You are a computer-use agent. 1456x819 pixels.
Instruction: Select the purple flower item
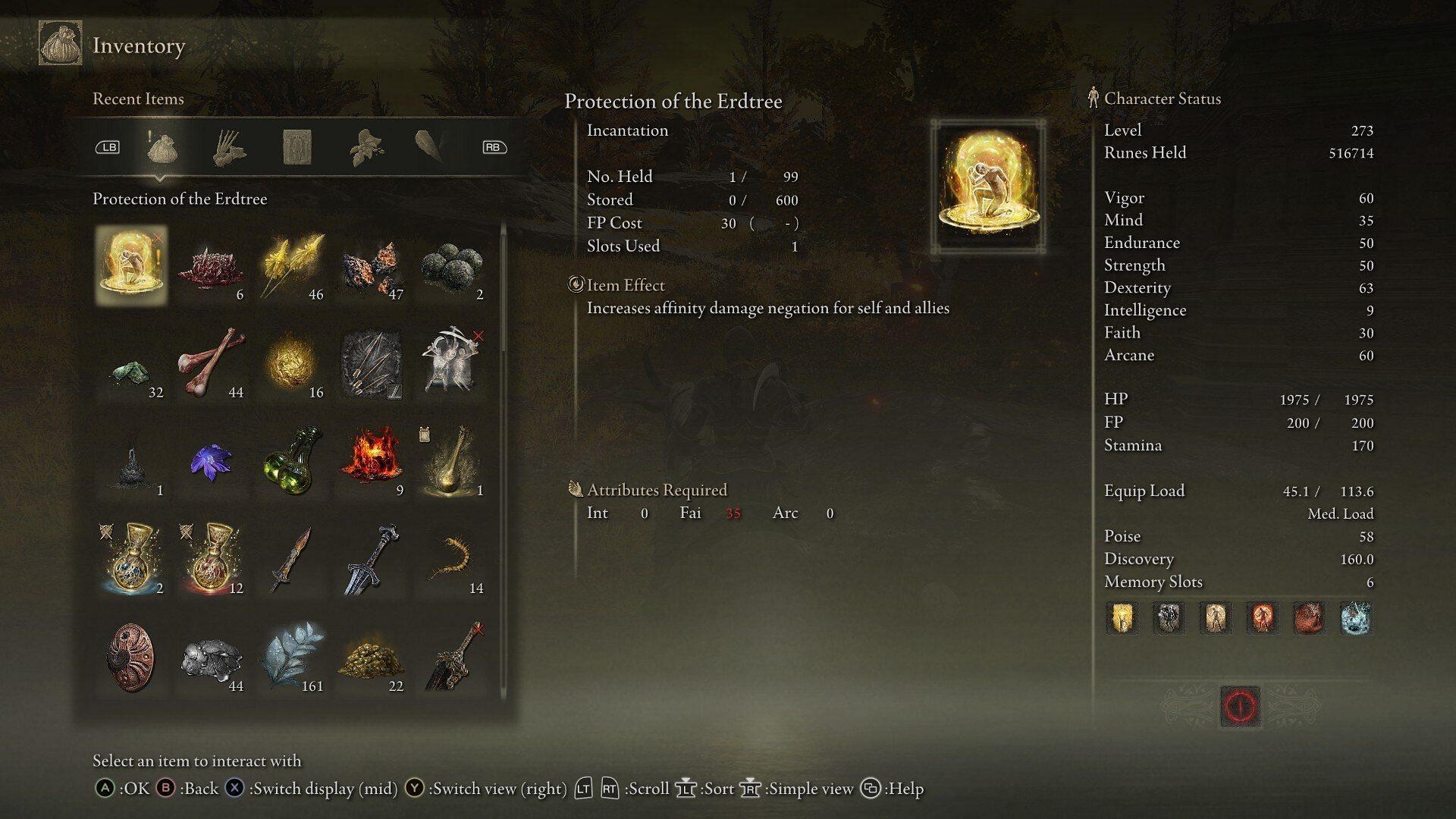[211, 461]
